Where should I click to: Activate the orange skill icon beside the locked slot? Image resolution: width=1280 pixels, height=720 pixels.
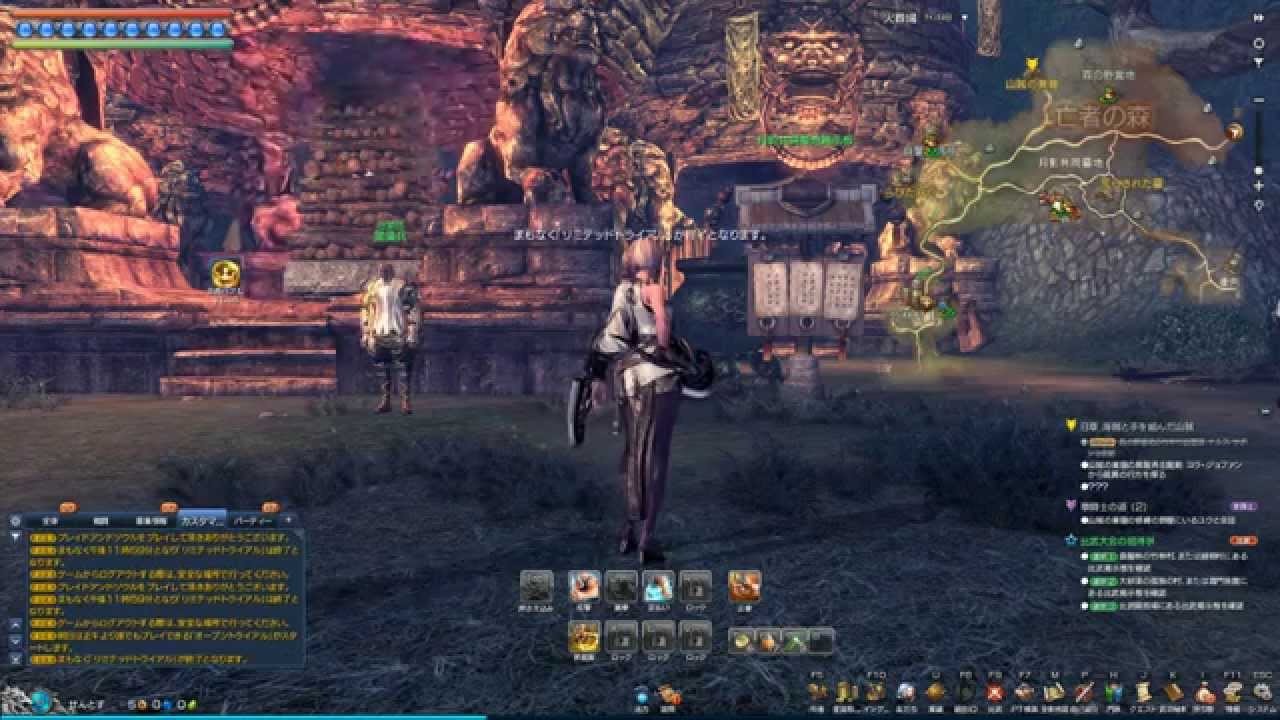click(743, 586)
